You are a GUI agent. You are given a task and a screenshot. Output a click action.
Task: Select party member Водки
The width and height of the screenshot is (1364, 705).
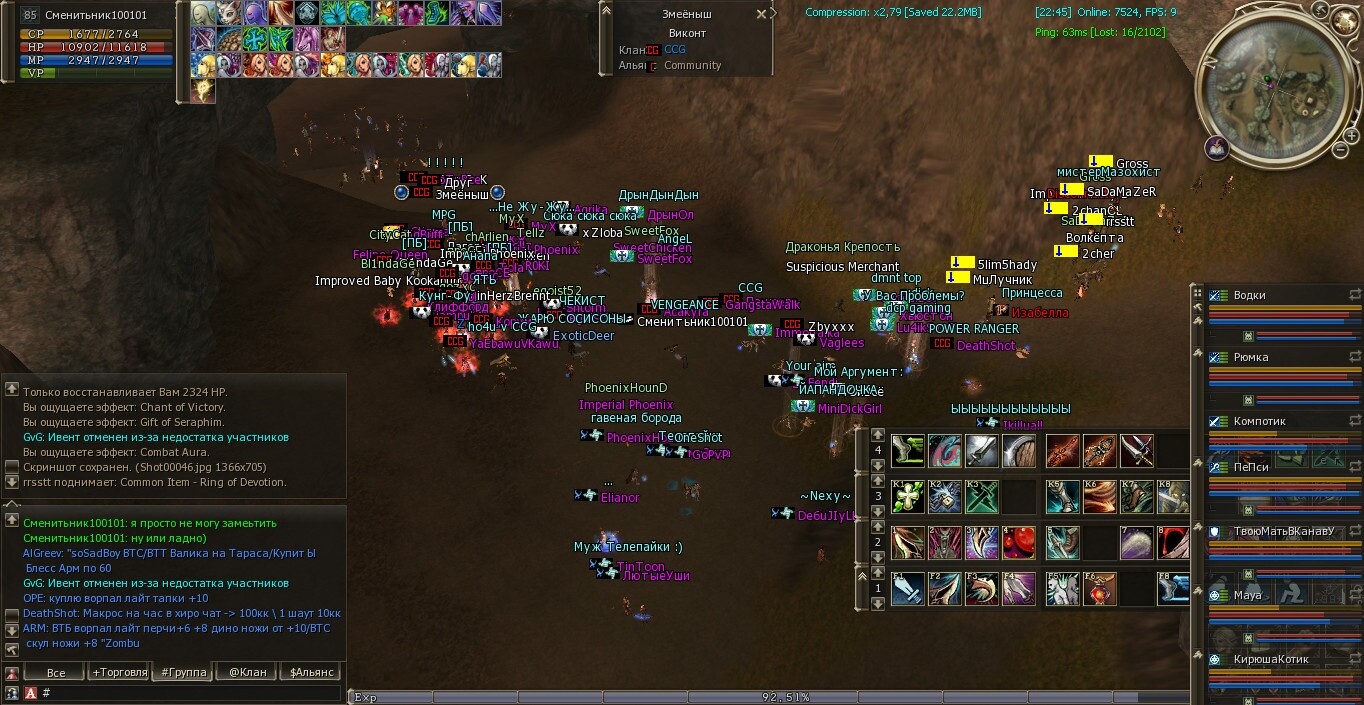tap(1250, 296)
